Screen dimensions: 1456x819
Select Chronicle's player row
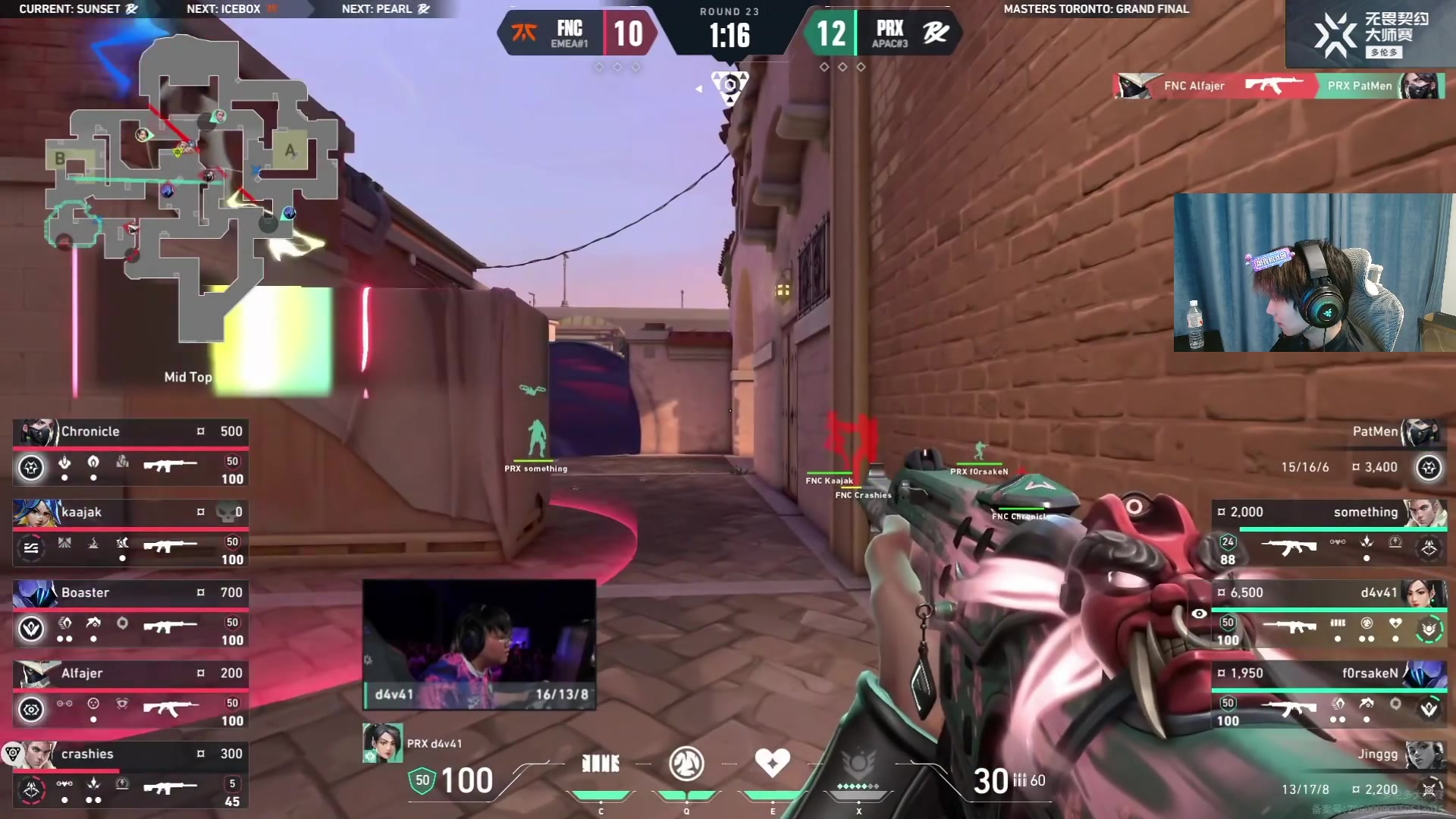click(x=130, y=453)
